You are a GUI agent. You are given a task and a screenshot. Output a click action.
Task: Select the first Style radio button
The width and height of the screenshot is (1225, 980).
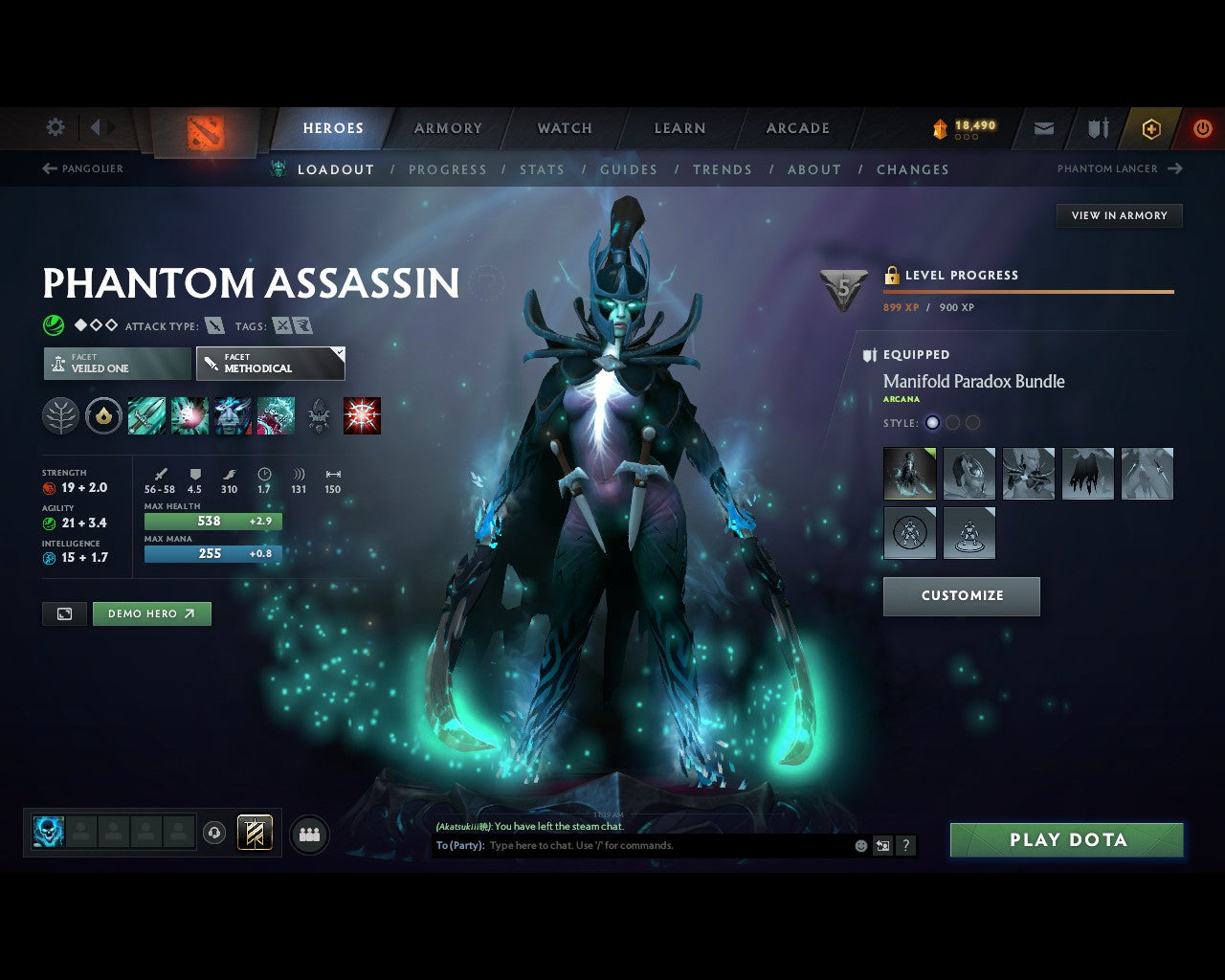tap(932, 422)
